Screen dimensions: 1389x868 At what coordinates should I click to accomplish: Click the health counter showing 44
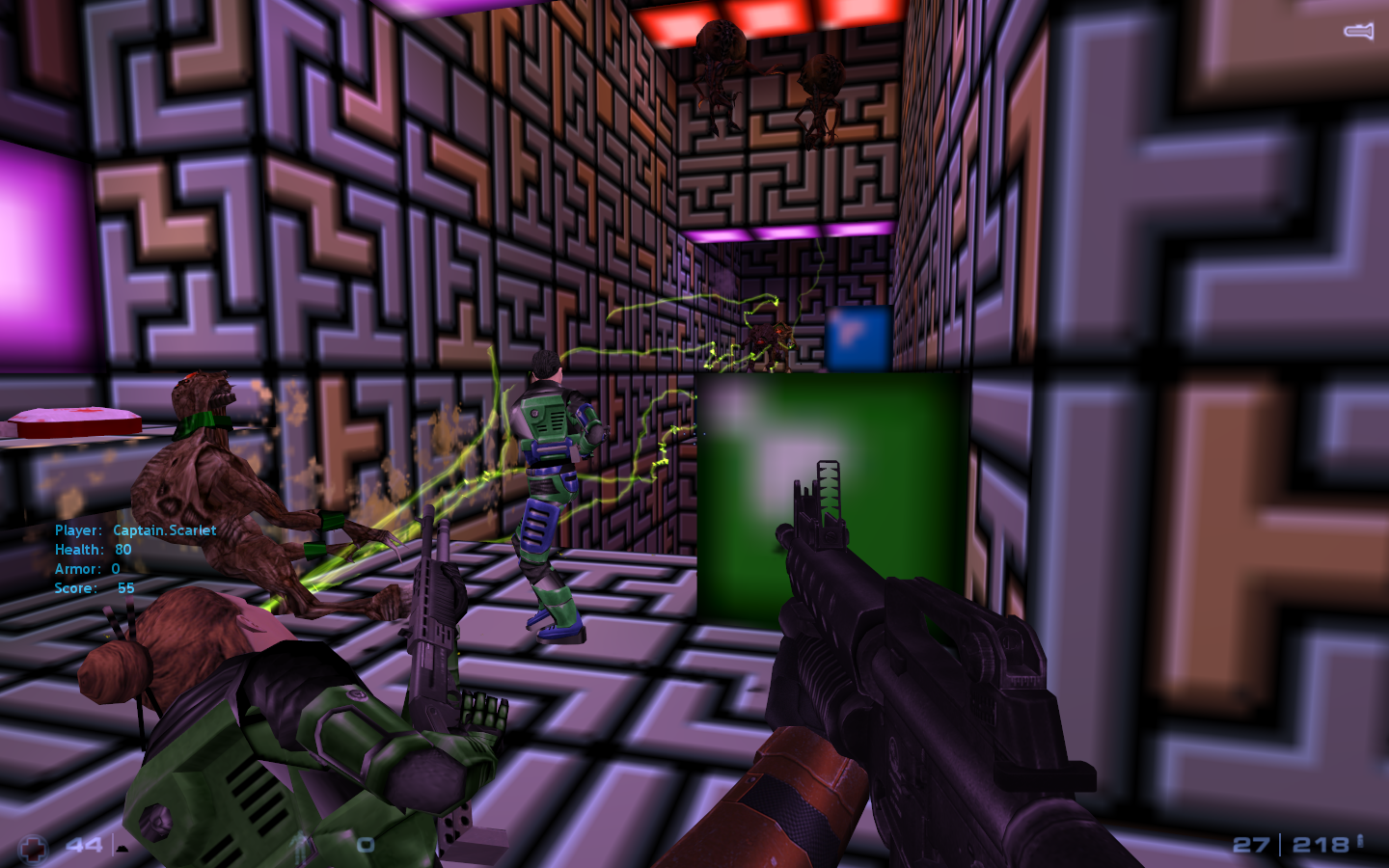82,846
